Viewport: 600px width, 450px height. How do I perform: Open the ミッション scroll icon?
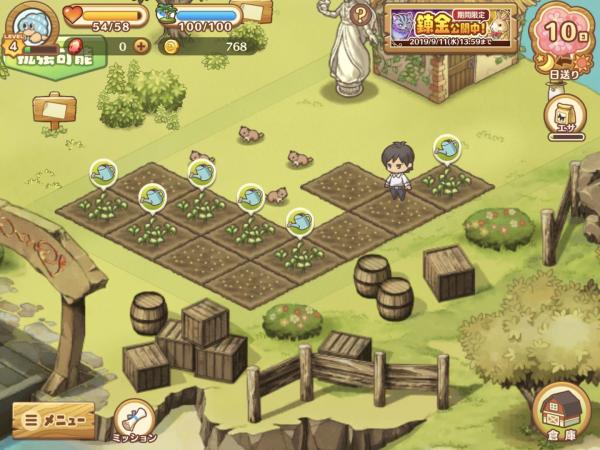point(133,419)
